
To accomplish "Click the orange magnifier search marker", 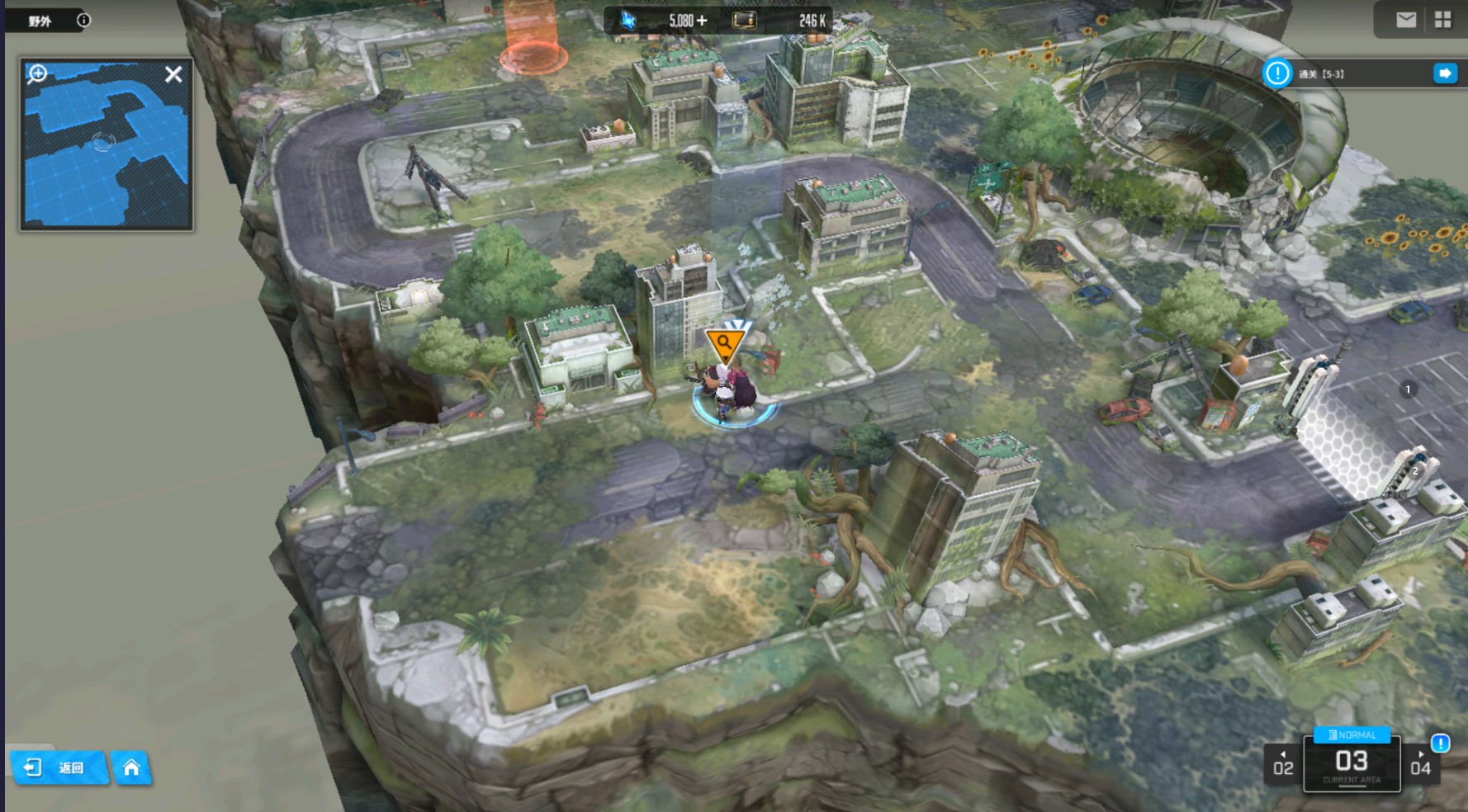I will tap(724, 342).
